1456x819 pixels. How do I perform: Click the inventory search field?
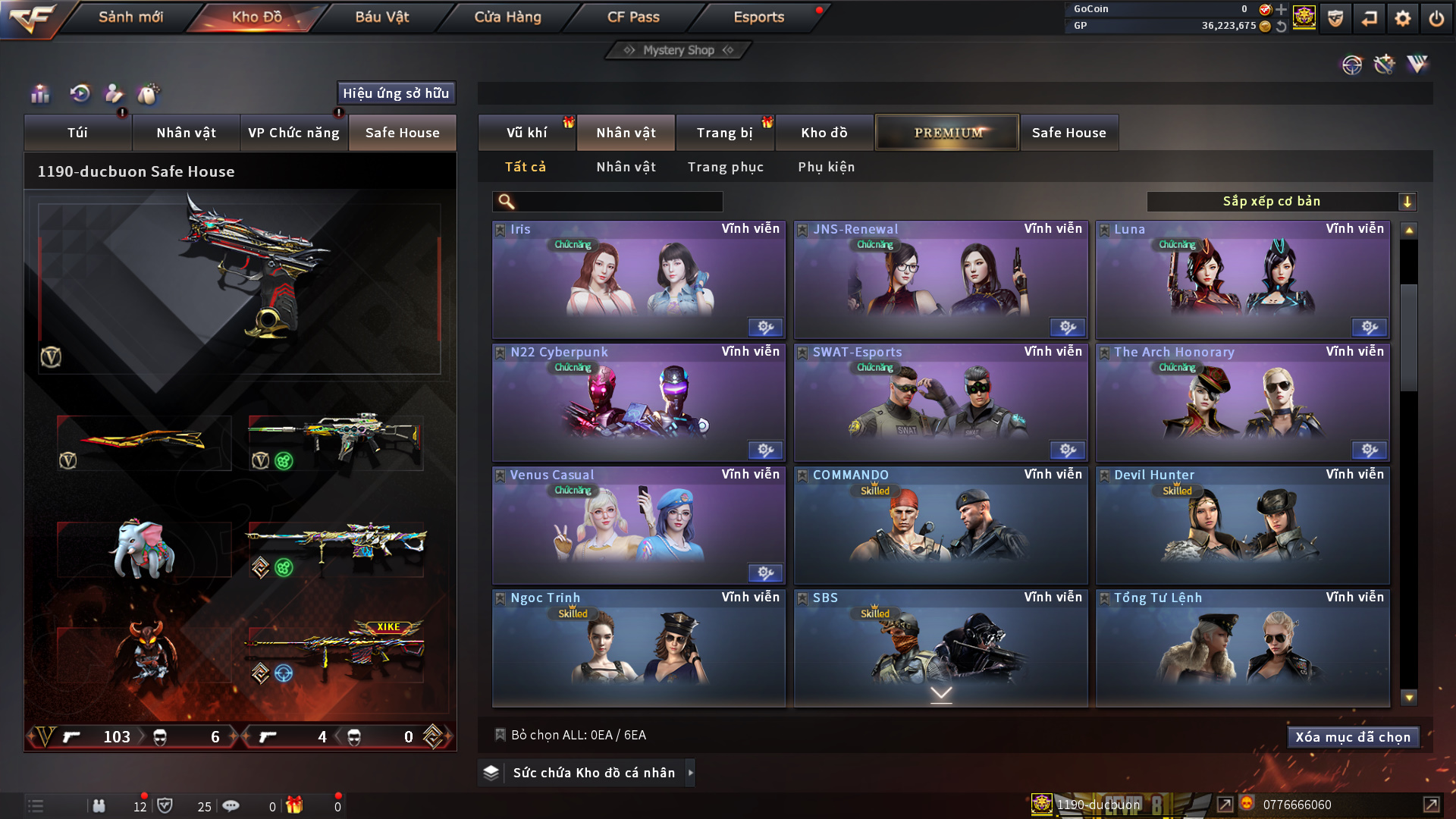pos(618,202)
